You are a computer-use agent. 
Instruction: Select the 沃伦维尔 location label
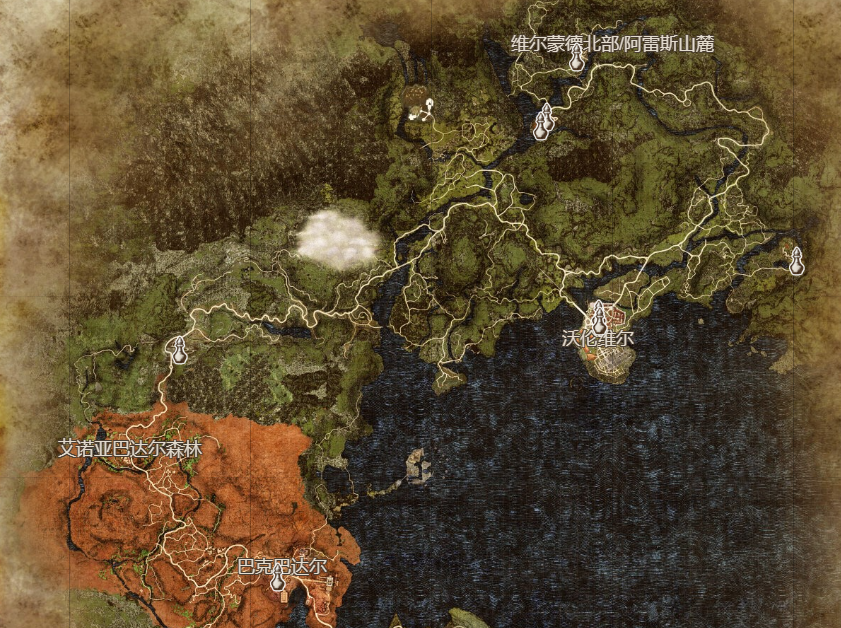click(598, 339)
